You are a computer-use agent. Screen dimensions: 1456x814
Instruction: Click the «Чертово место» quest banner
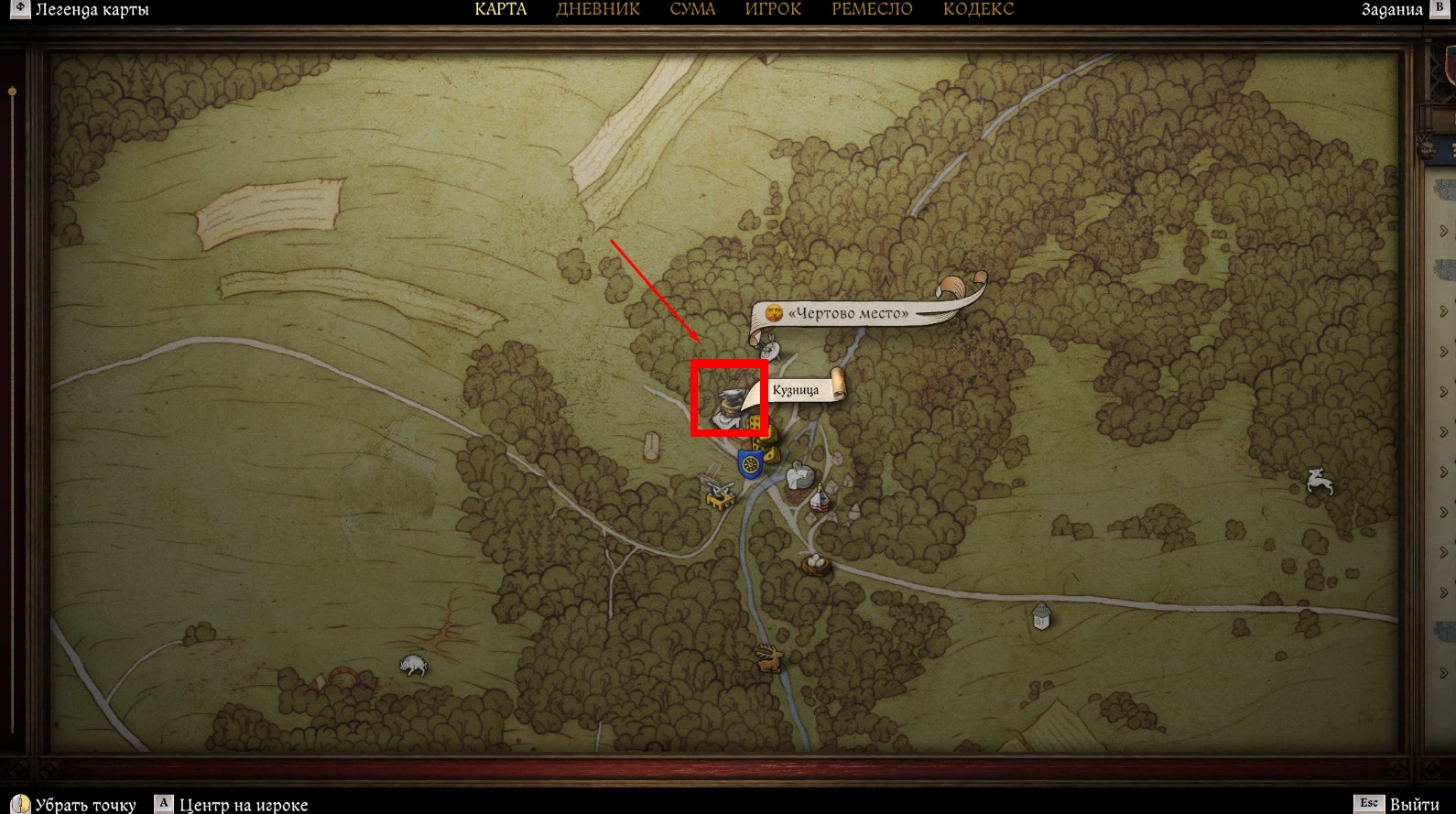click(x=849, y=313)
